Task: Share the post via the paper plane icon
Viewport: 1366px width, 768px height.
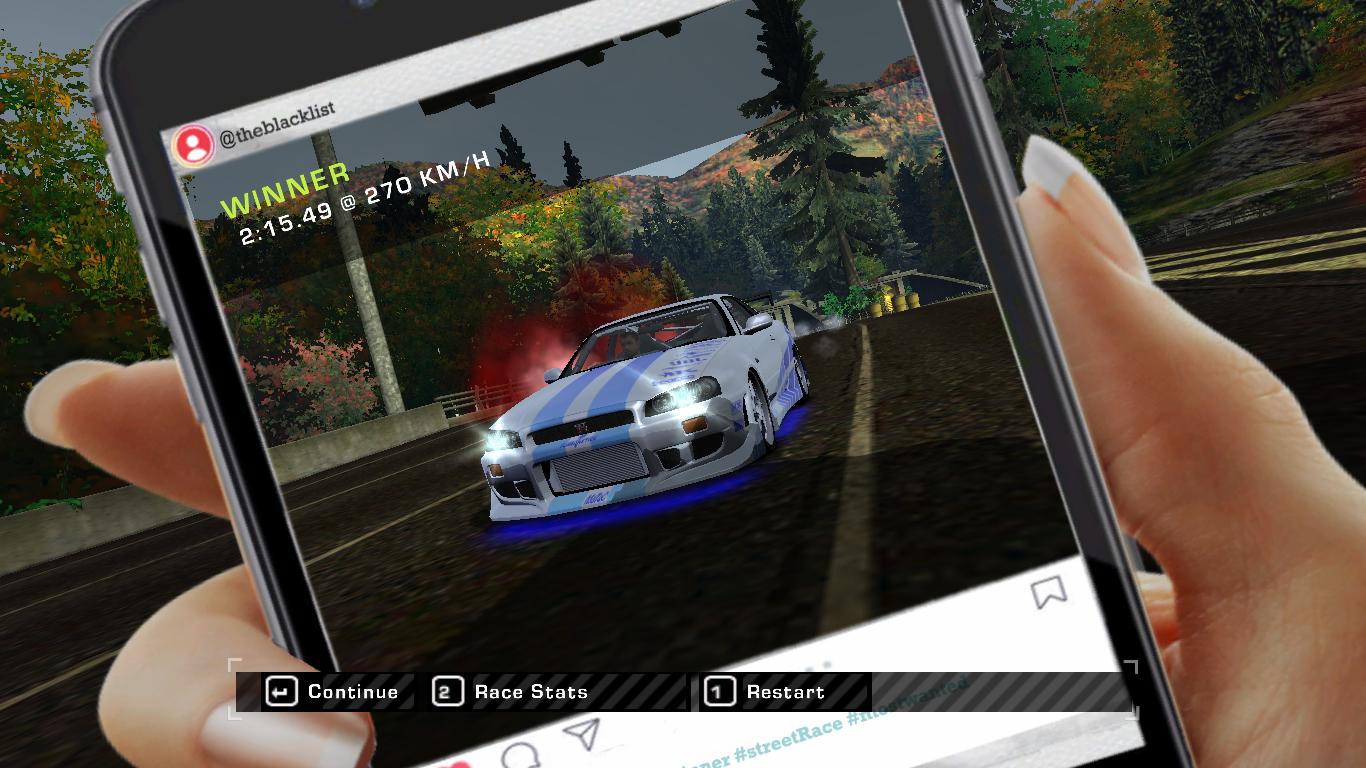Action: (x=580, y=733)
